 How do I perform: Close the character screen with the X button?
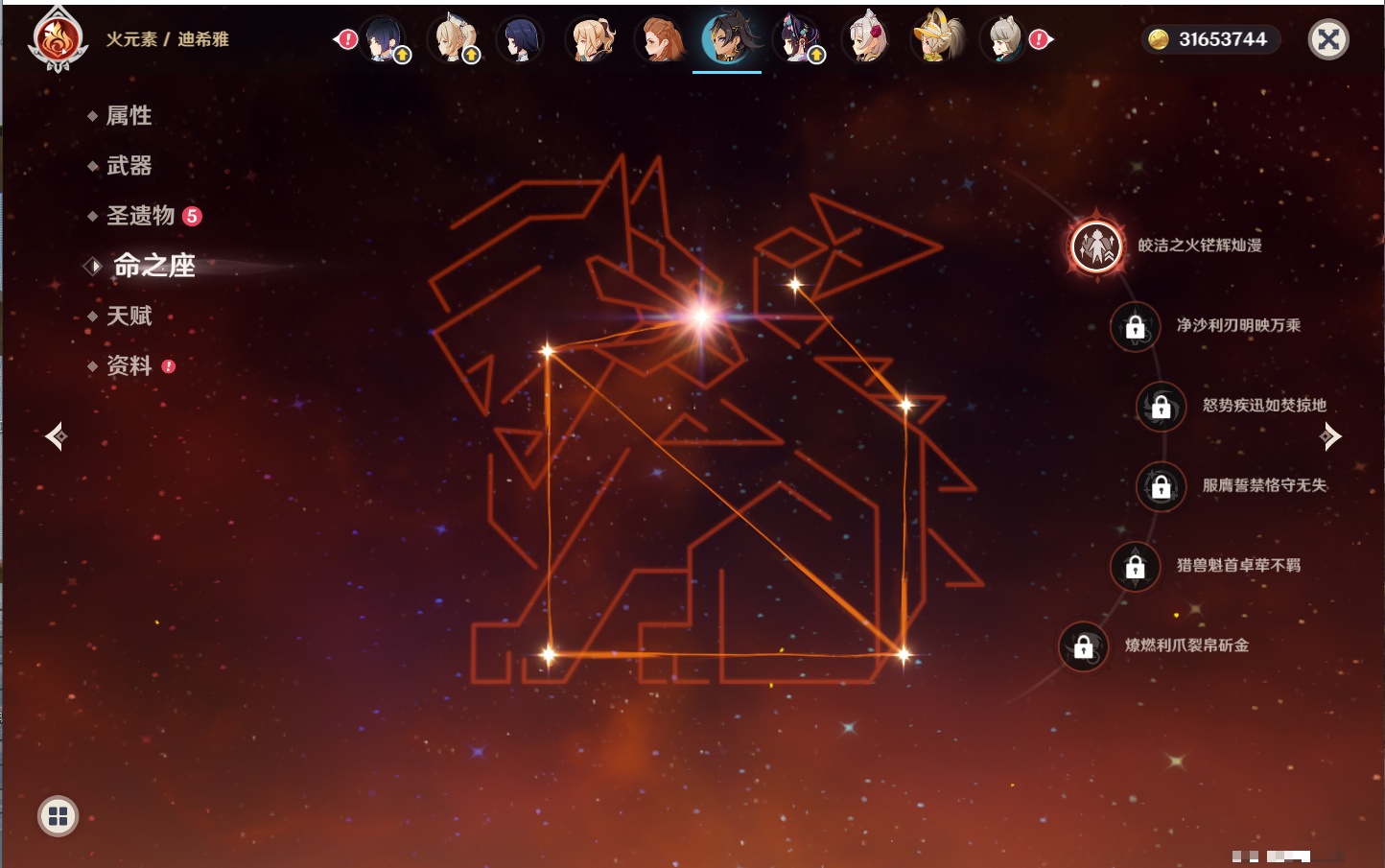[1328, 39]
